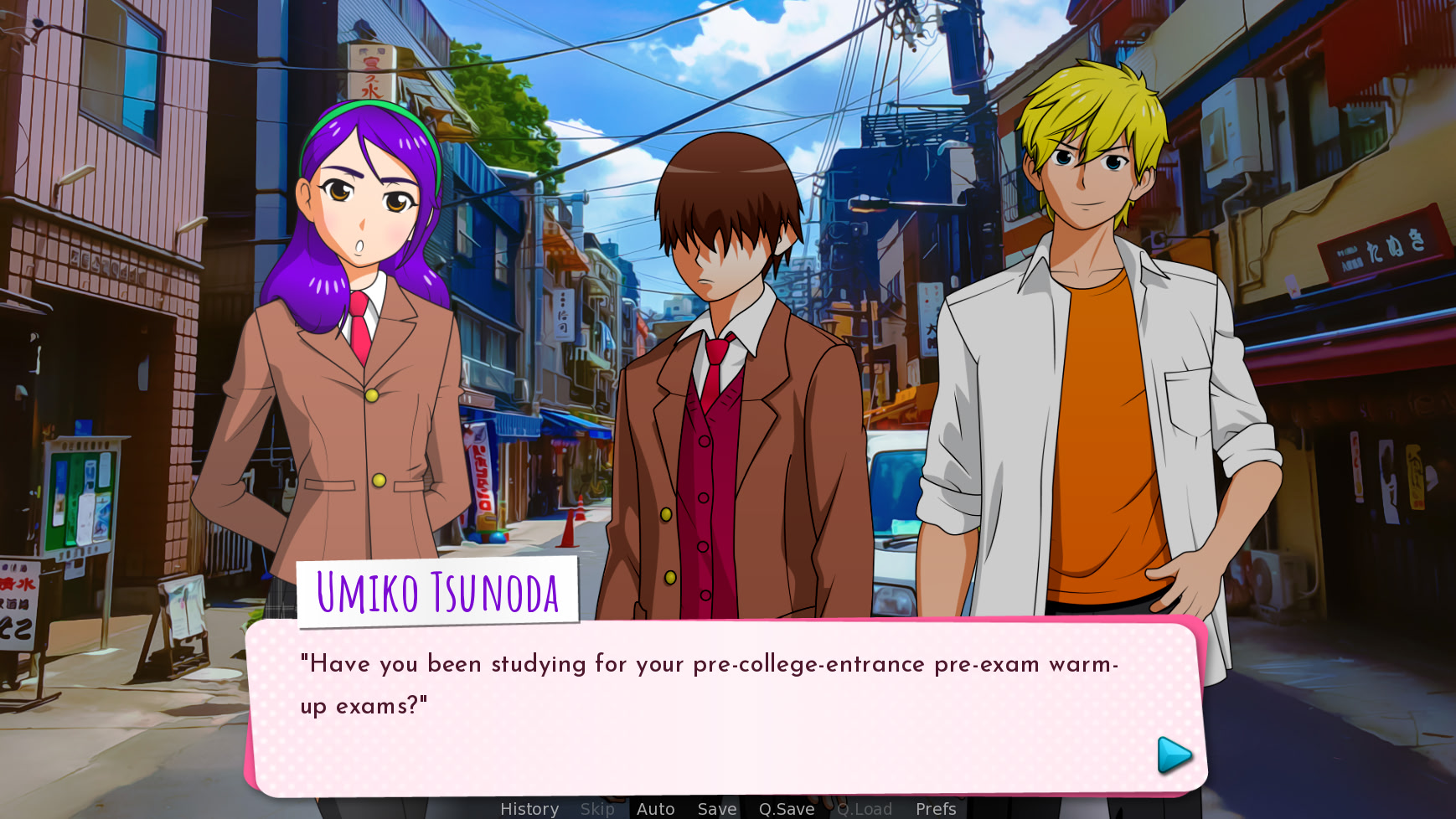Perform a Quick Save
Screen dimensions: 1456x819
(x=786, y=809)
